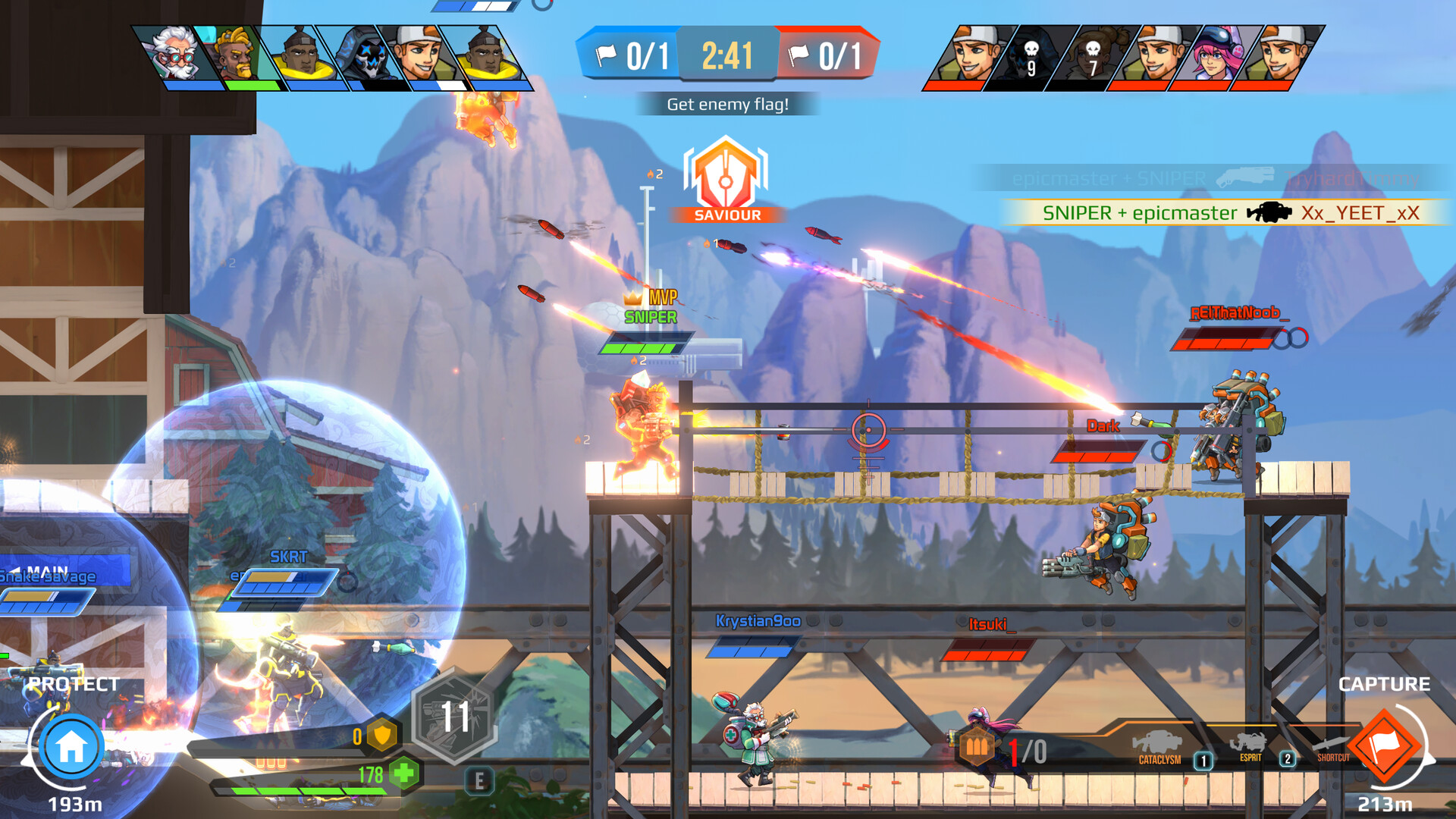
Task: Click the red team flag counter 0/1
Action: (825, 55)
